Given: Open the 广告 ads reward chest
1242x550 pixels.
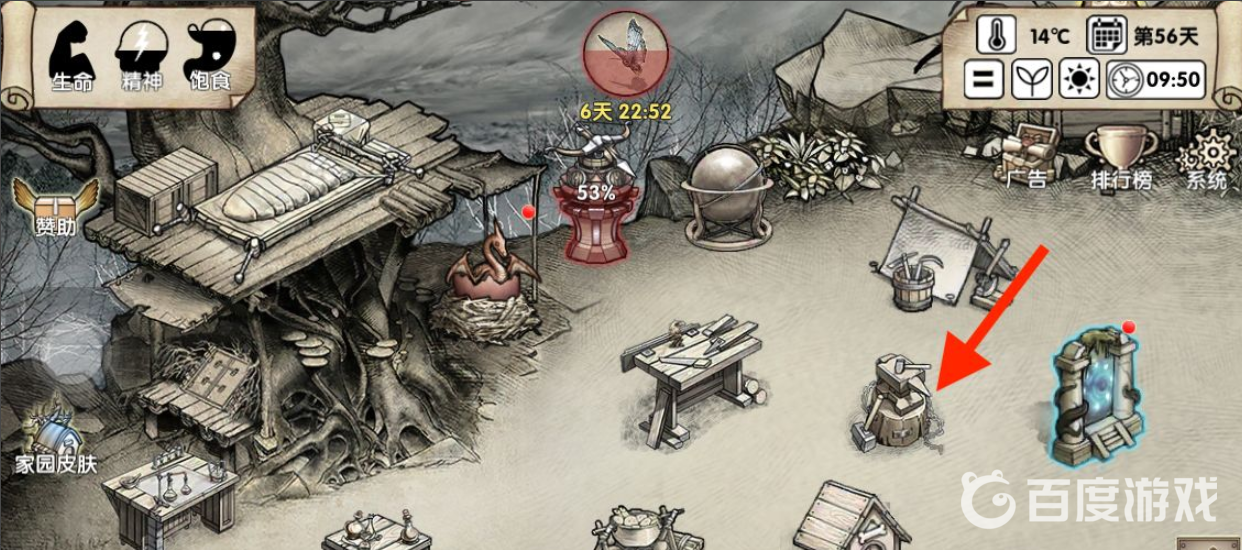Looking at the screenshot, I should [x=1025, y=157].
